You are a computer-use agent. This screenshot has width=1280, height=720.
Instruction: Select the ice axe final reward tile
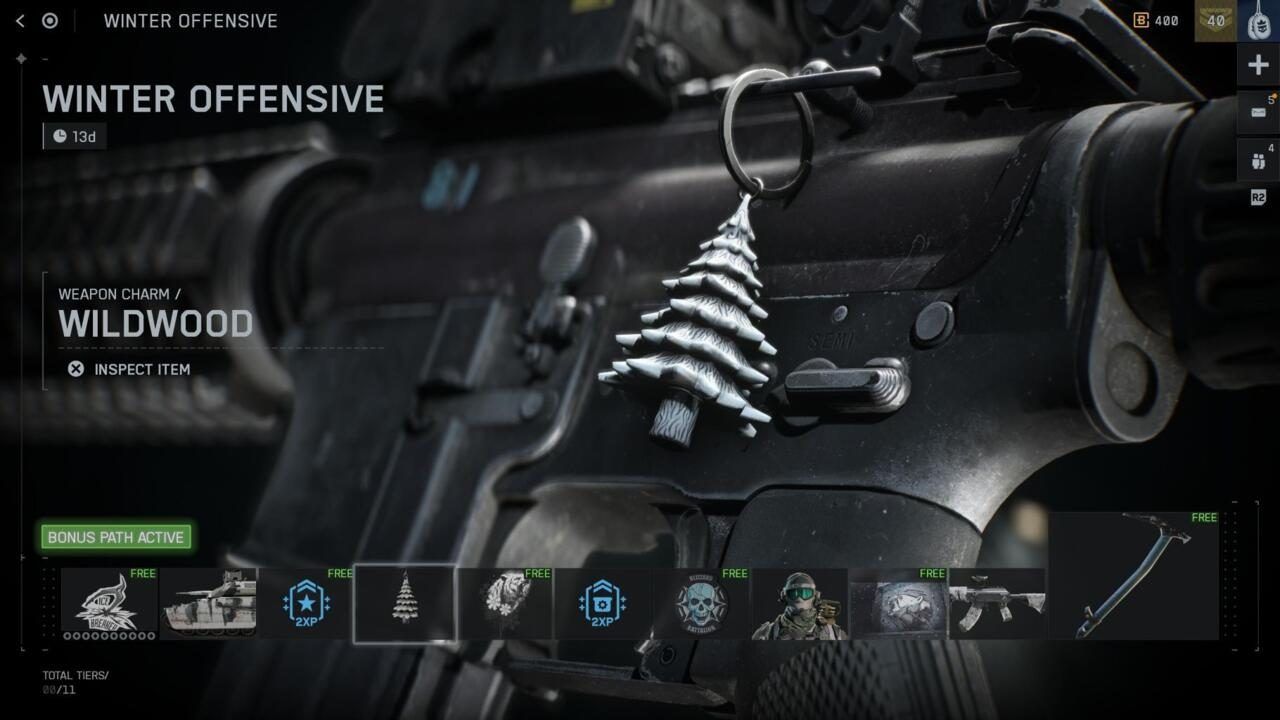pos(1134,575)
